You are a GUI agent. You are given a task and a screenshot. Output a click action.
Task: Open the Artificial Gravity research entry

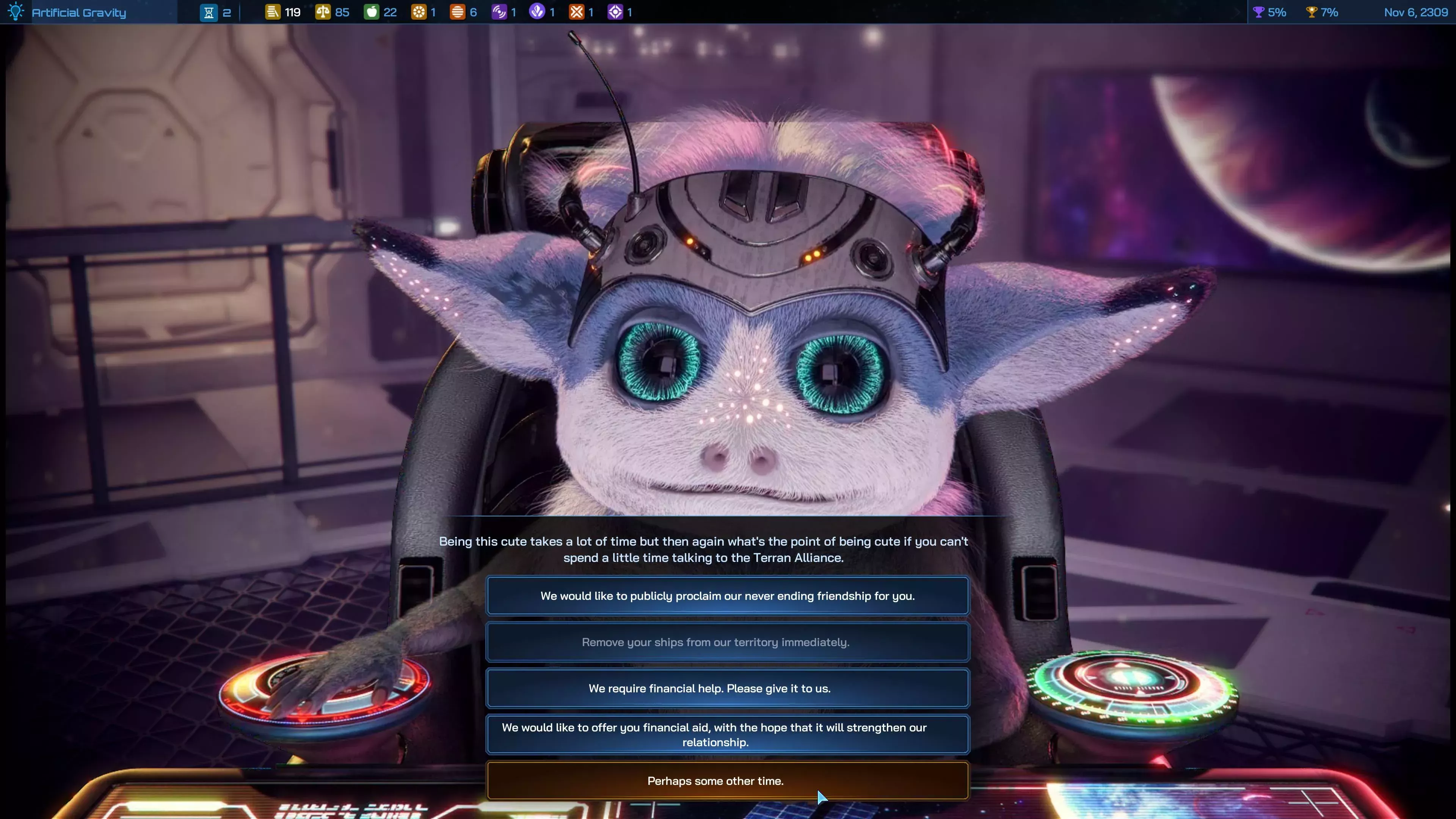point(78,13)
